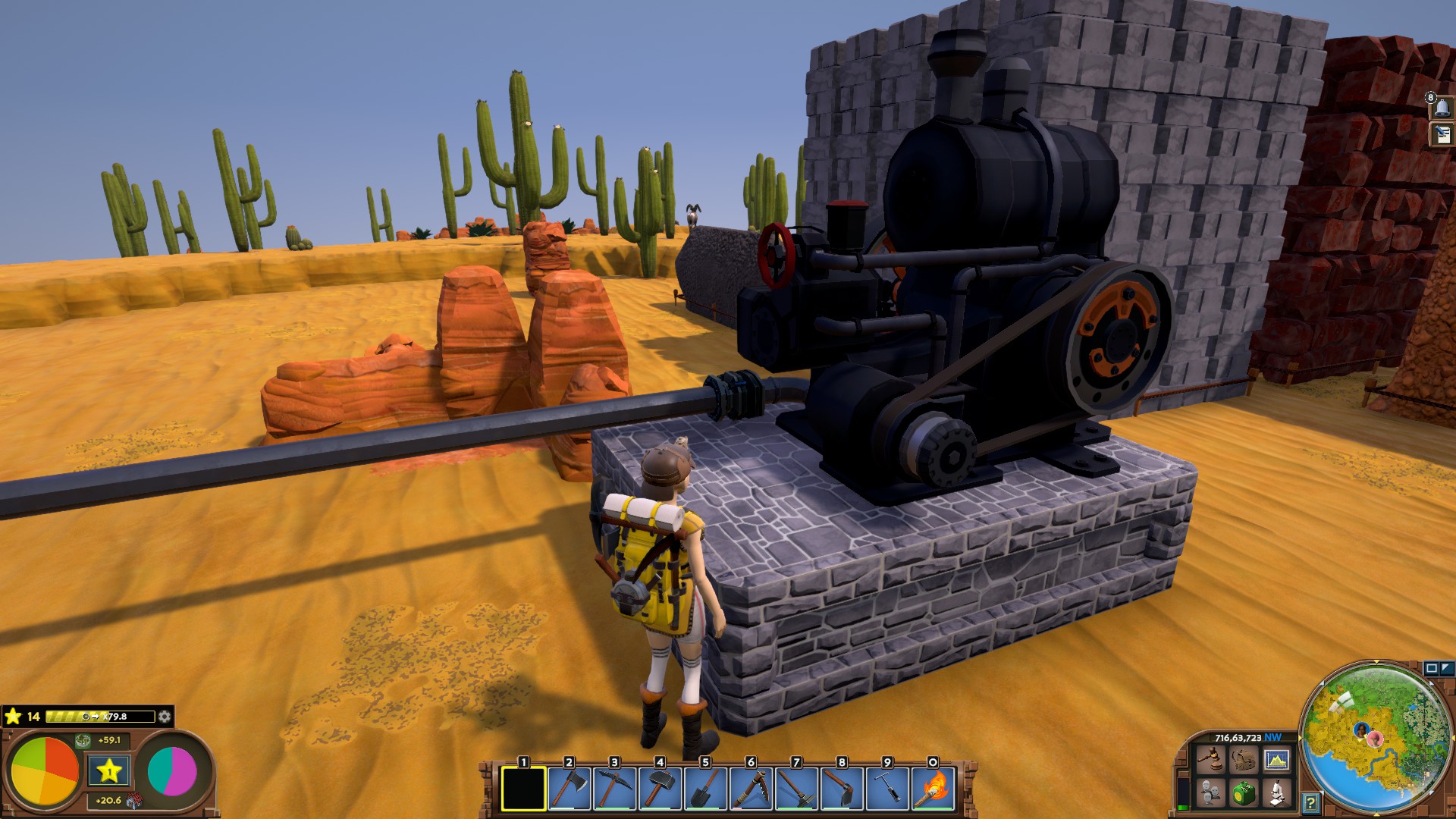The height and width of the screenshot is (819, 1456).
Task: Expand the minimap with the square button
Action: coord(1432,668)
